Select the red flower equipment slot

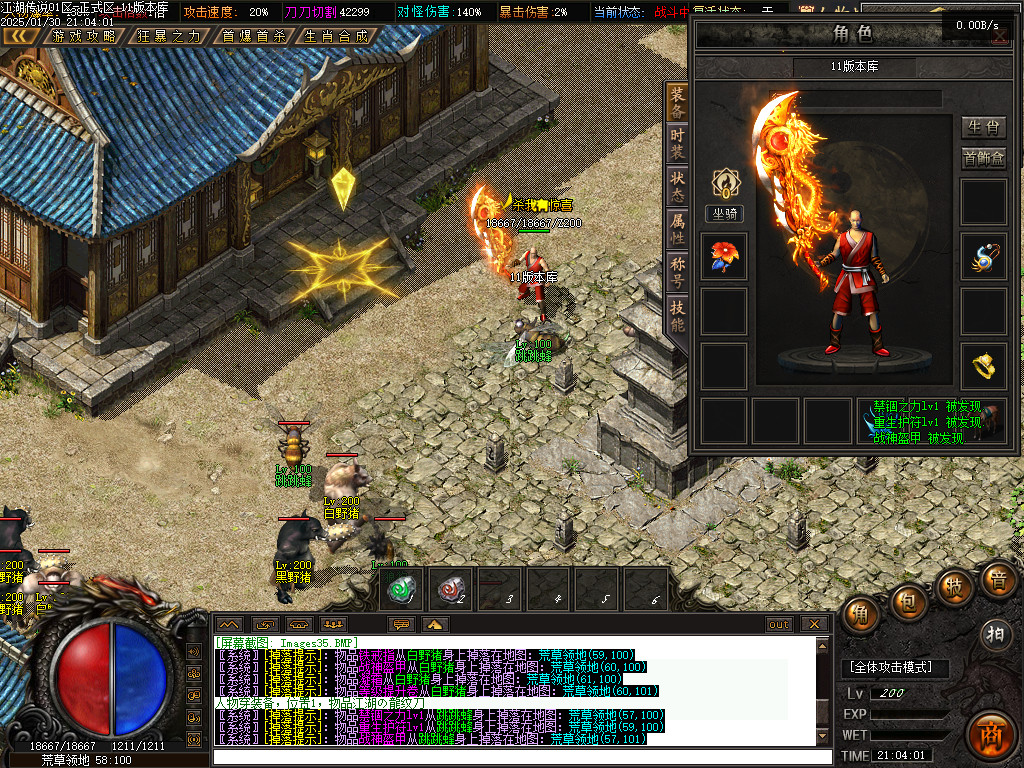tap(723, 257)
